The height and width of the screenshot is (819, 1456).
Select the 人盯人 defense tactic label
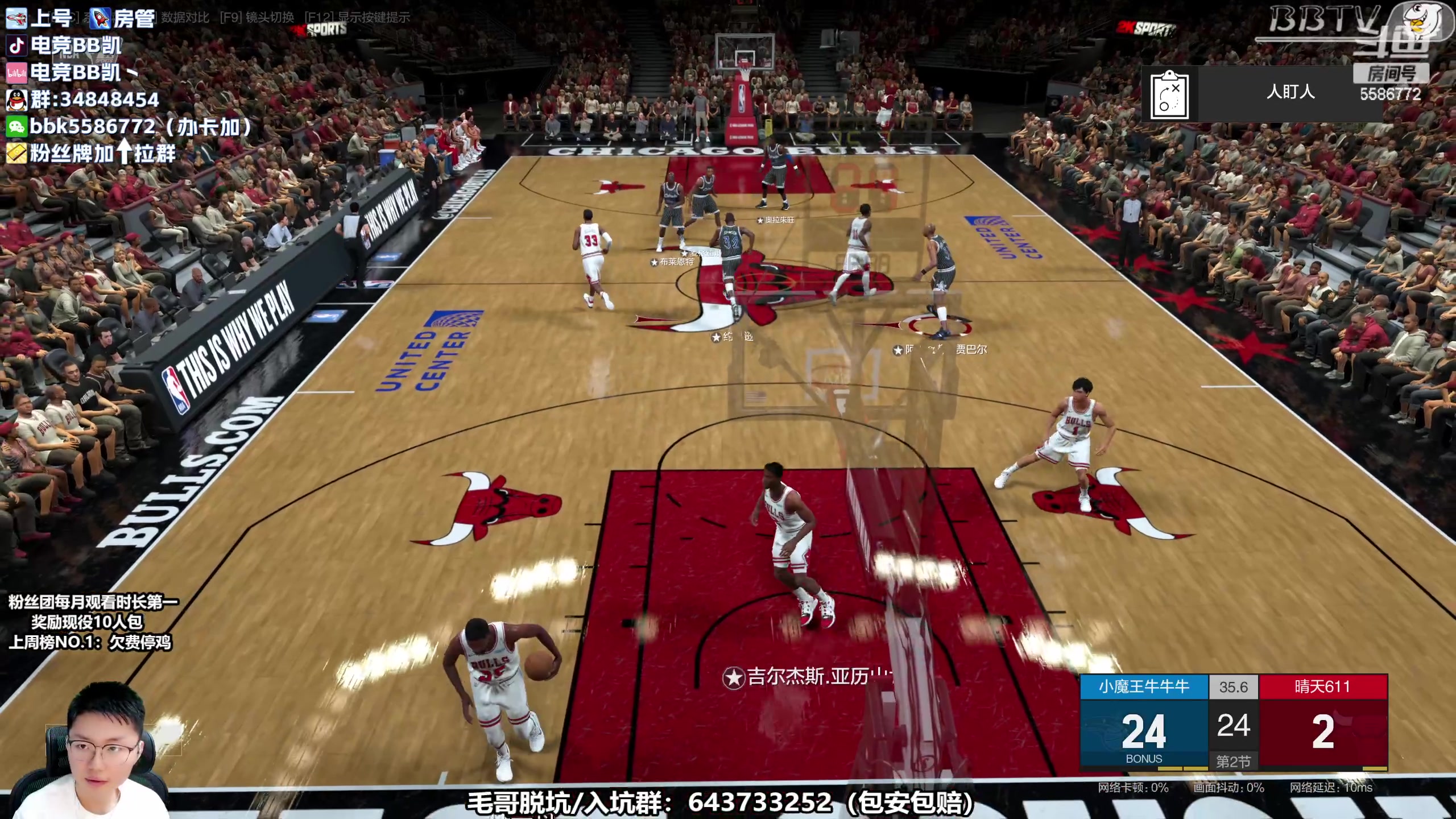[x=1290, y=92]
